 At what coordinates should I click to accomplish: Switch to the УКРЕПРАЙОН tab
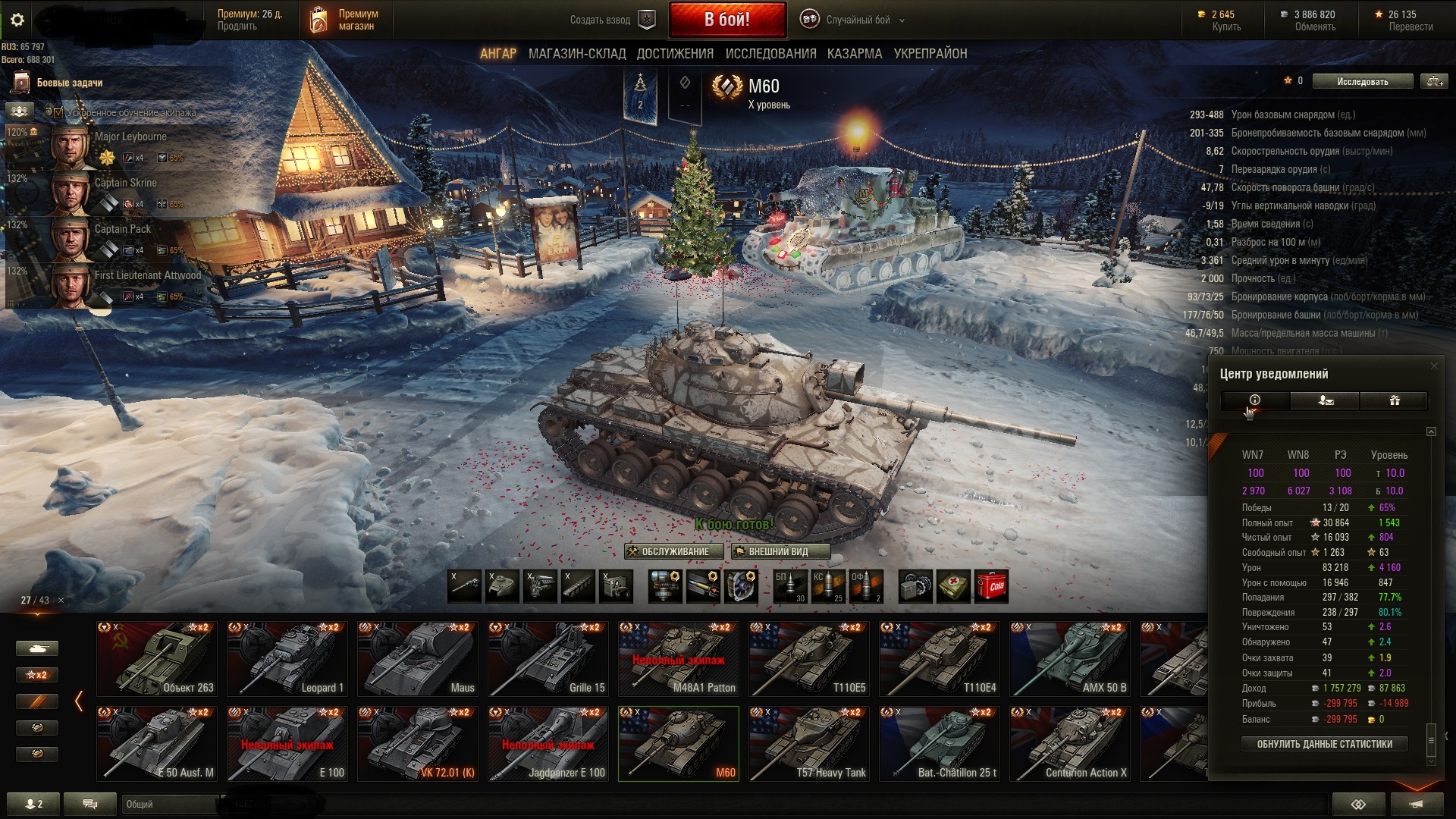(x=930, y=54)
